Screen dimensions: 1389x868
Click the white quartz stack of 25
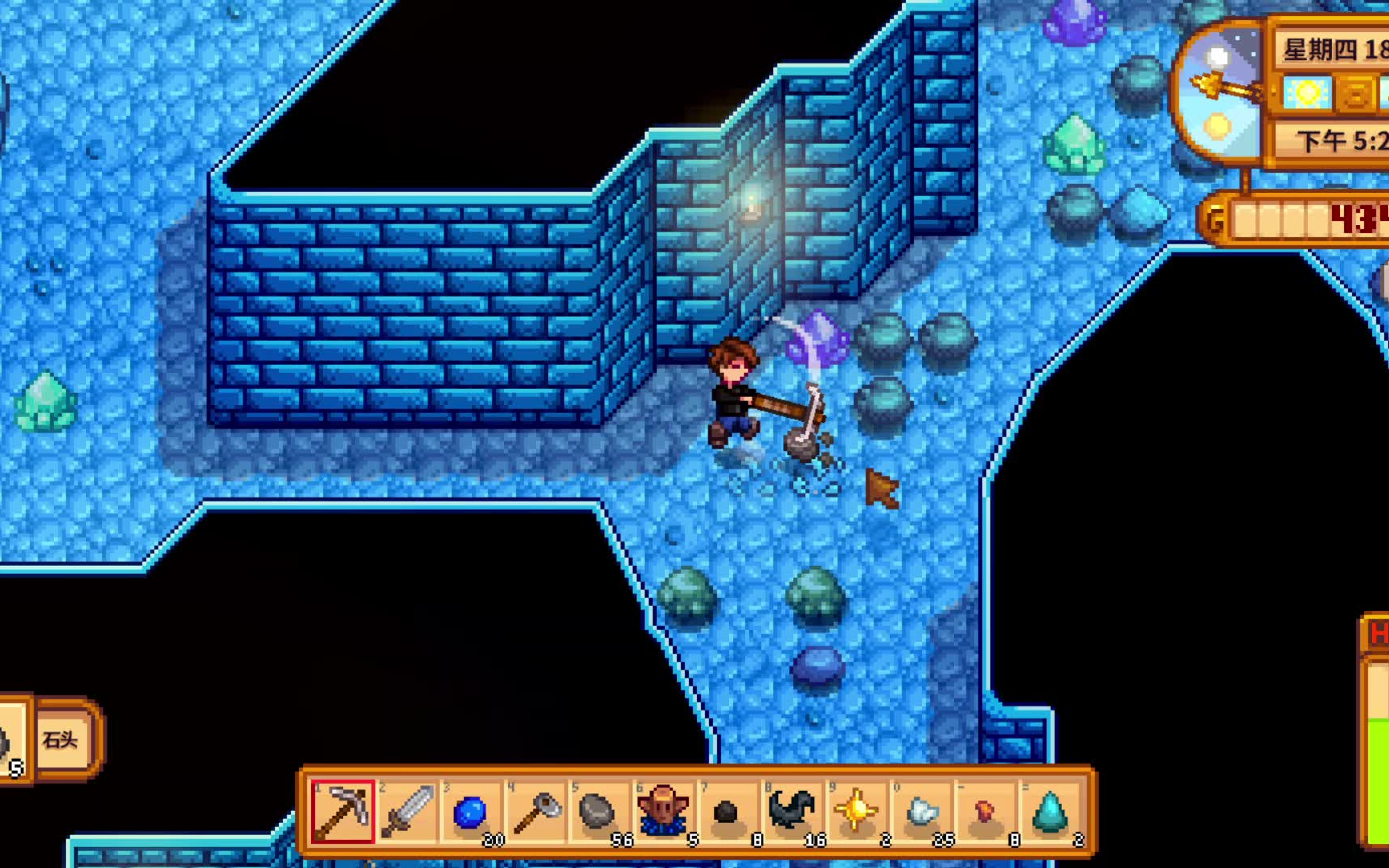[921, 812]
